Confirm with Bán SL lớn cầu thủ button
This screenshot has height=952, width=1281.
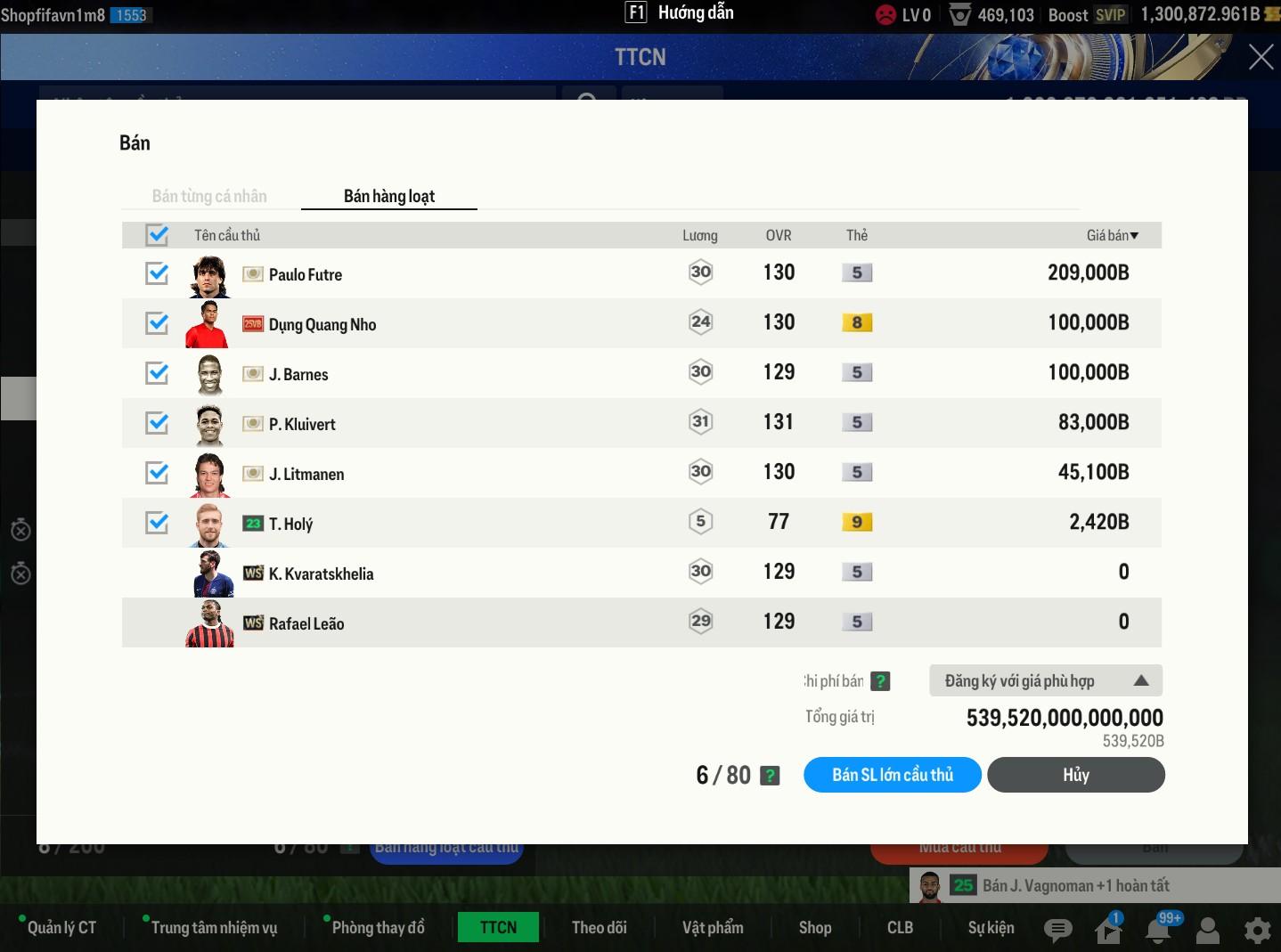893,775
